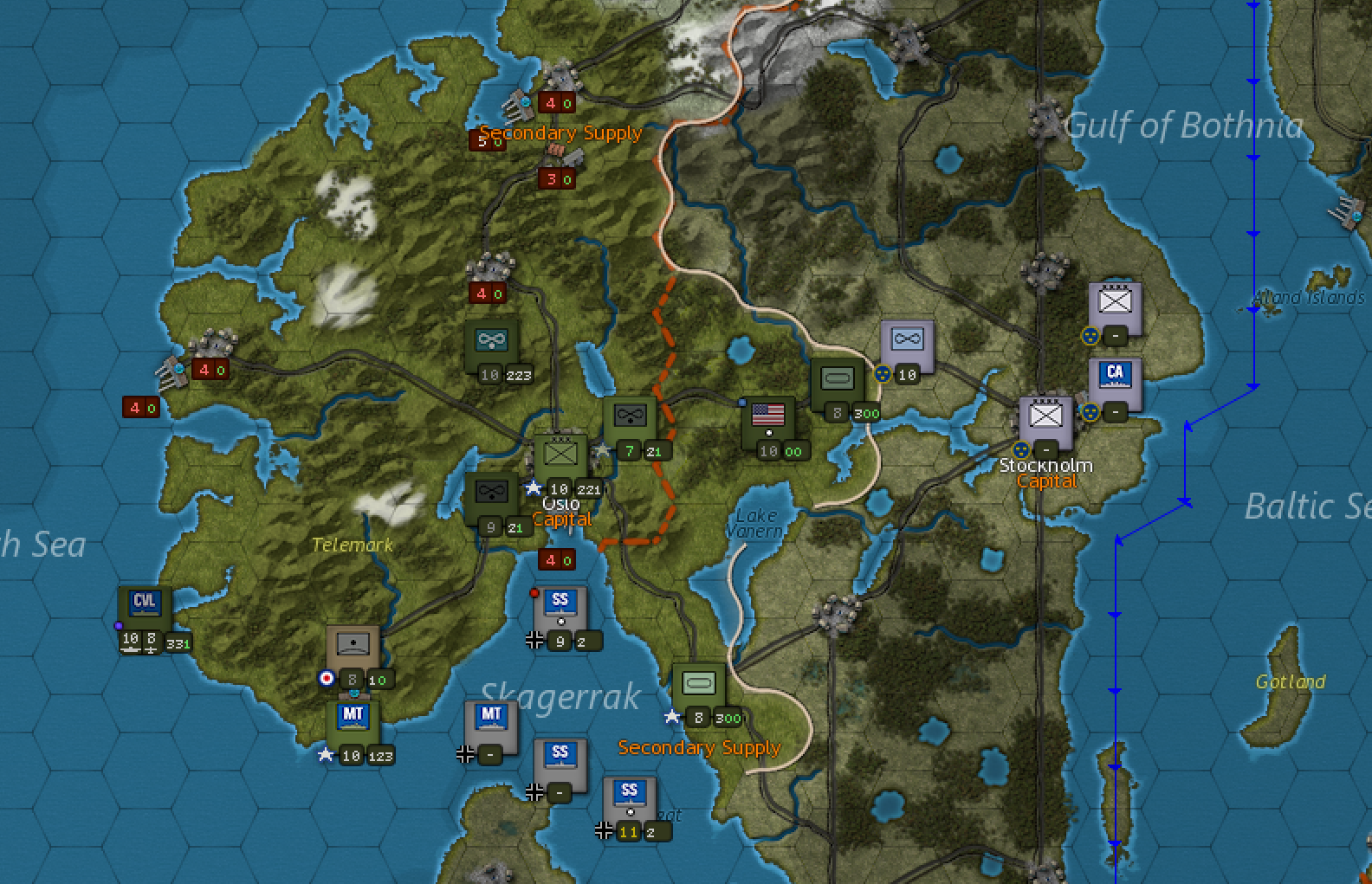Click the green 331 value under the carrier
This screenshot has height=884, width=1372.
pos(179,642)
